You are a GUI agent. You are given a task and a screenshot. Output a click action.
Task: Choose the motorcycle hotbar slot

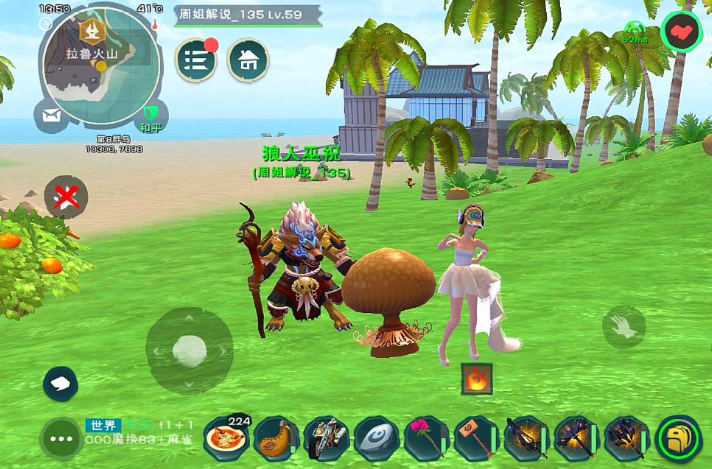pos(326,437)
